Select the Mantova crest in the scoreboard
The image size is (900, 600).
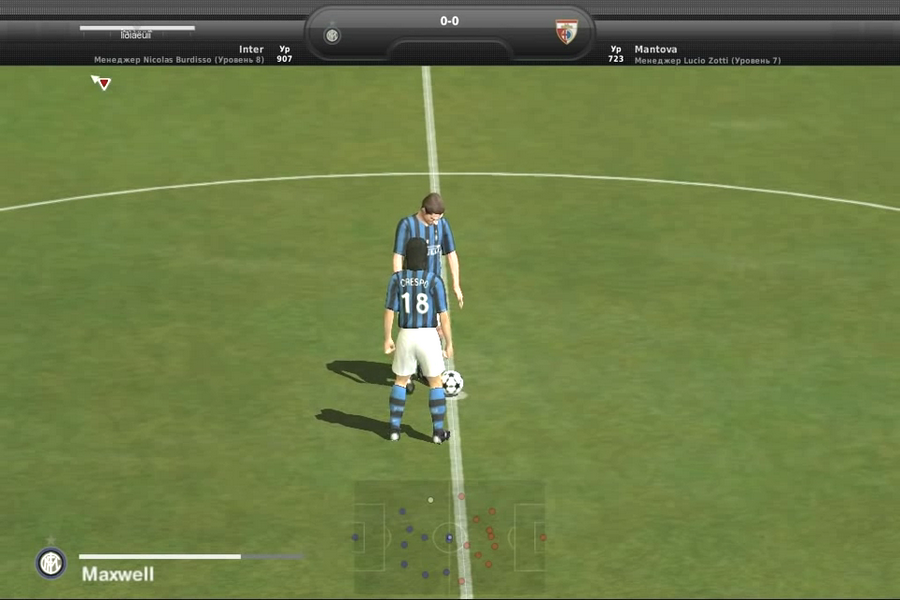point(567,33)
